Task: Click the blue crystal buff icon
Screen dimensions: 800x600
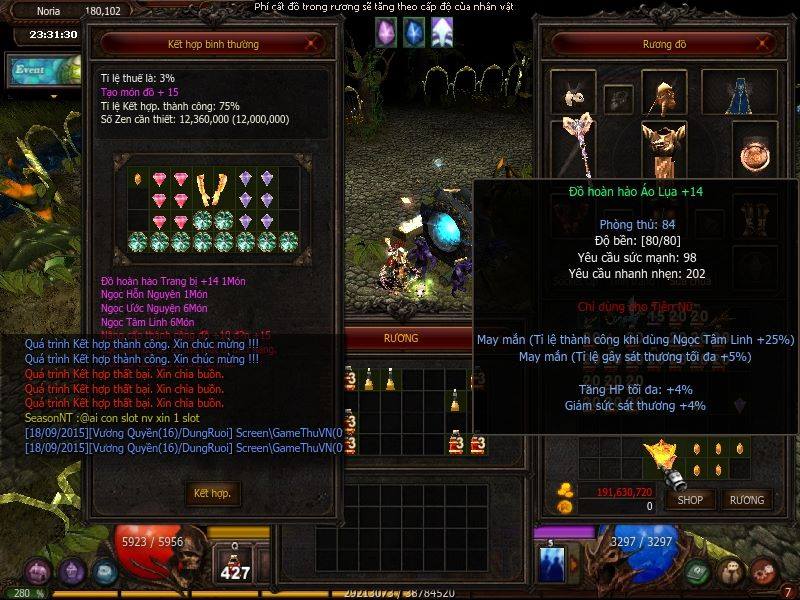Action: (x=413, y=32)
